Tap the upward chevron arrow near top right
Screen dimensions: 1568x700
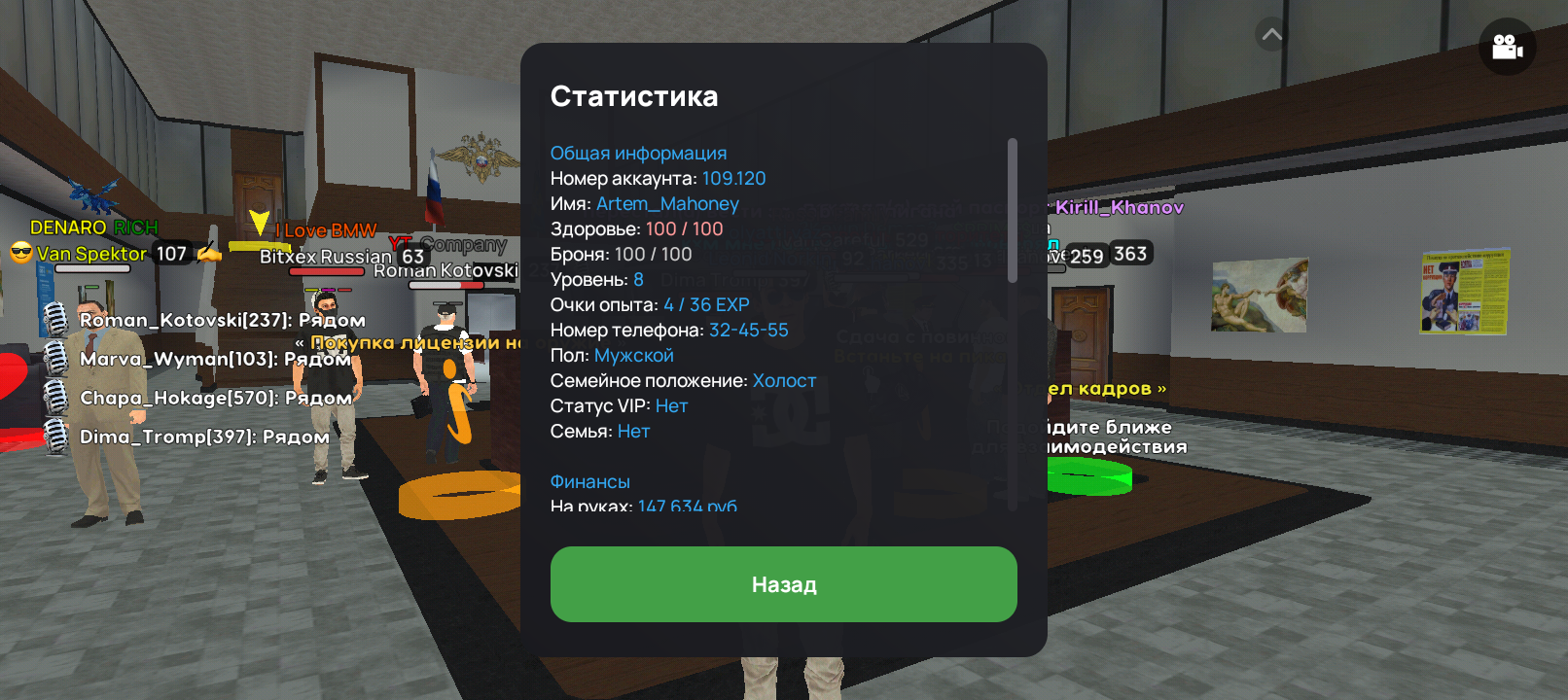click(x=1267, y=32)
